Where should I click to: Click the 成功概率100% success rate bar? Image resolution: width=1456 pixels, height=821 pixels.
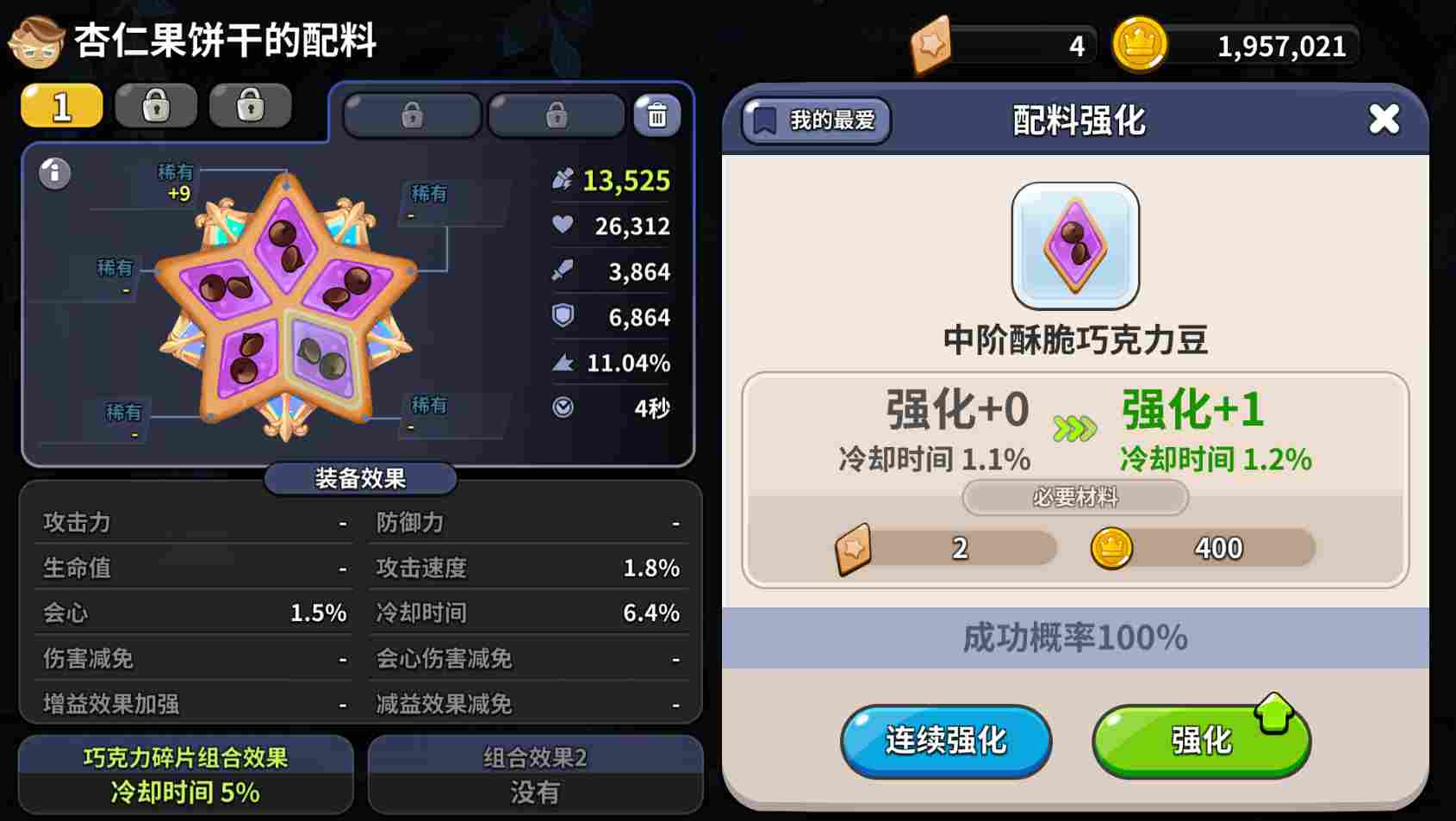click(x=1073, y=638)
